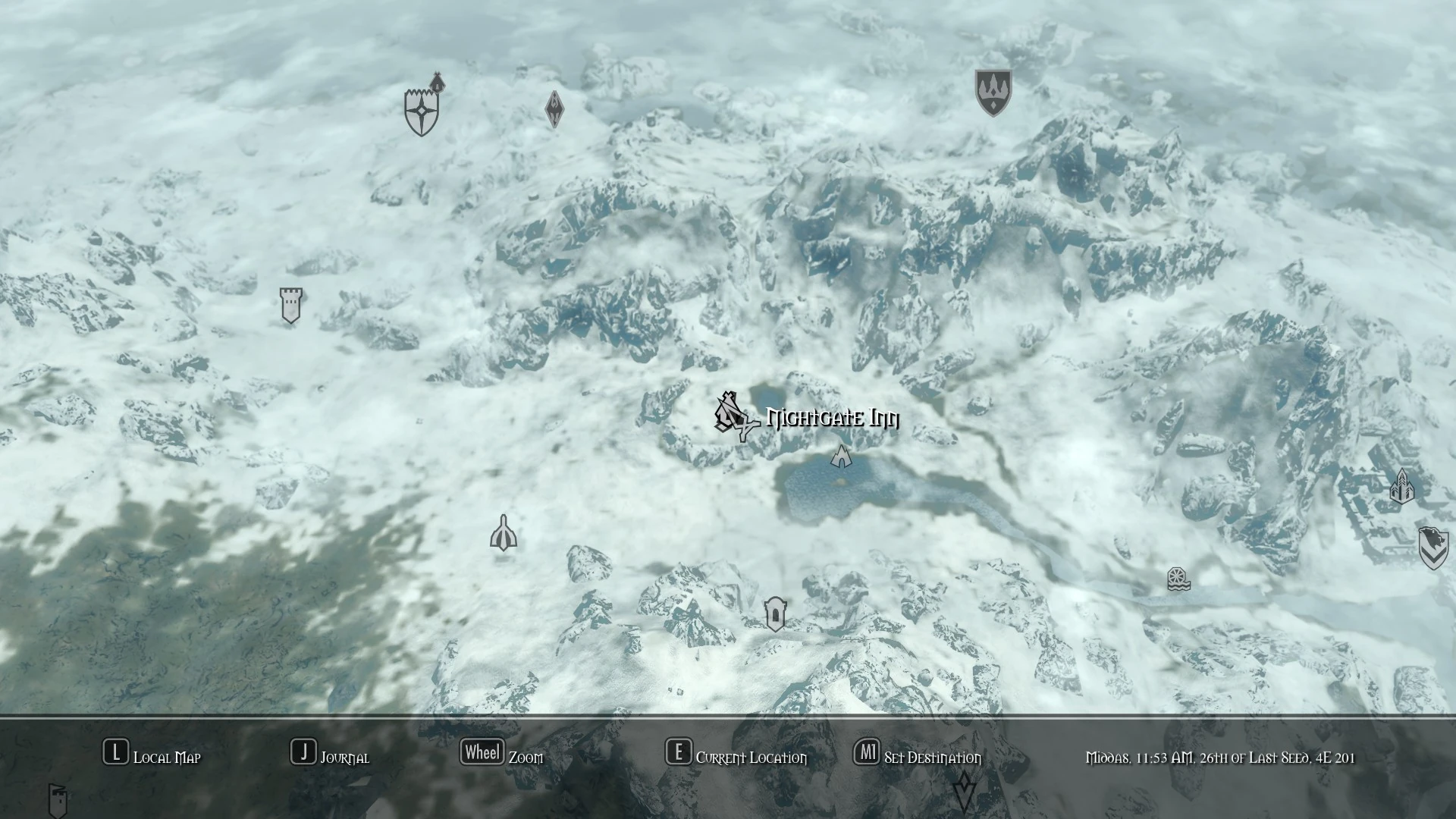This screenshot has width=1456, height=819.
Task: Select the quest objective arrow near the bottom
Action: point(965,792)
